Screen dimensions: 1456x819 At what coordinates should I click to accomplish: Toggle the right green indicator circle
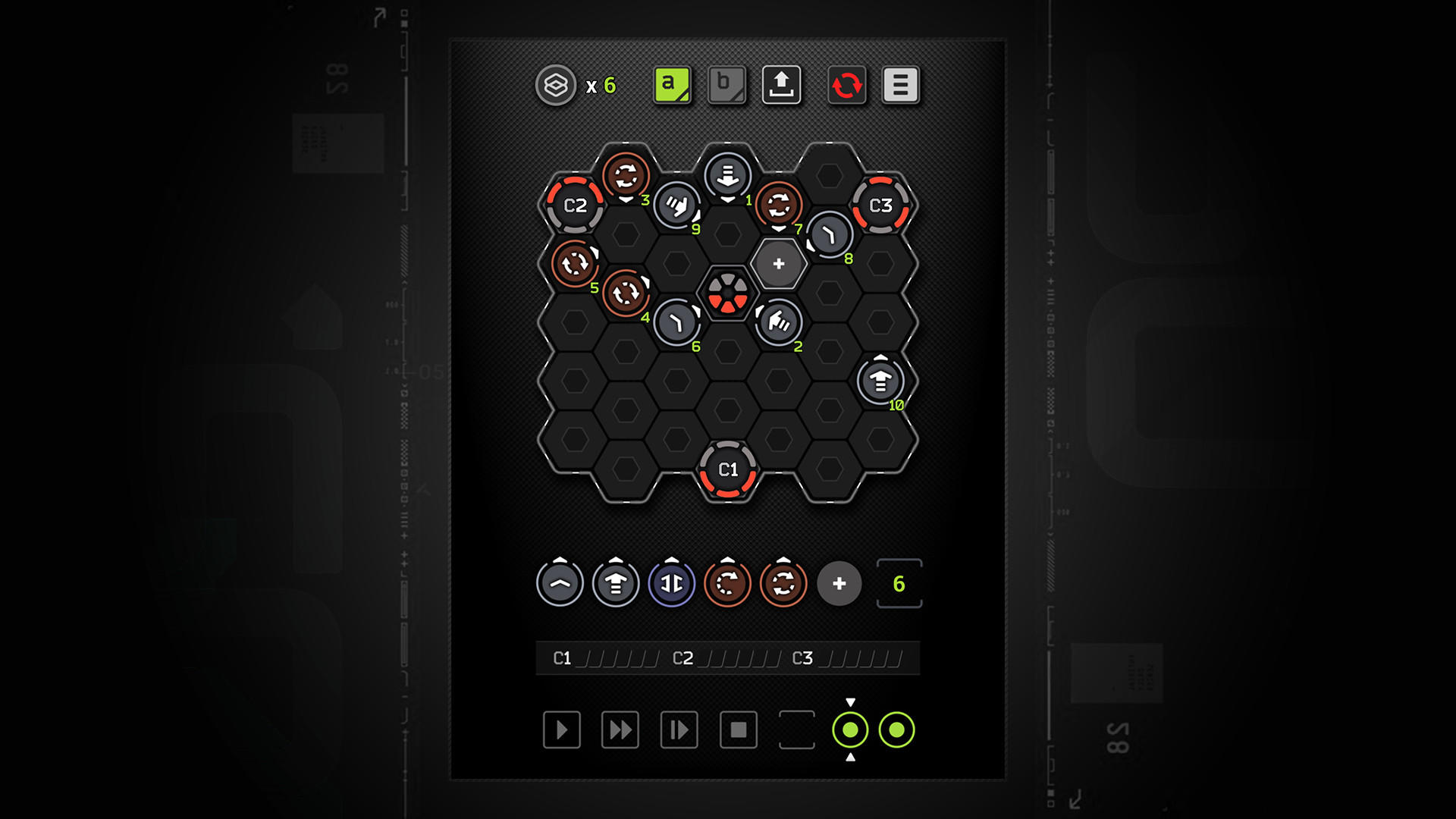[x=898, y=731]
